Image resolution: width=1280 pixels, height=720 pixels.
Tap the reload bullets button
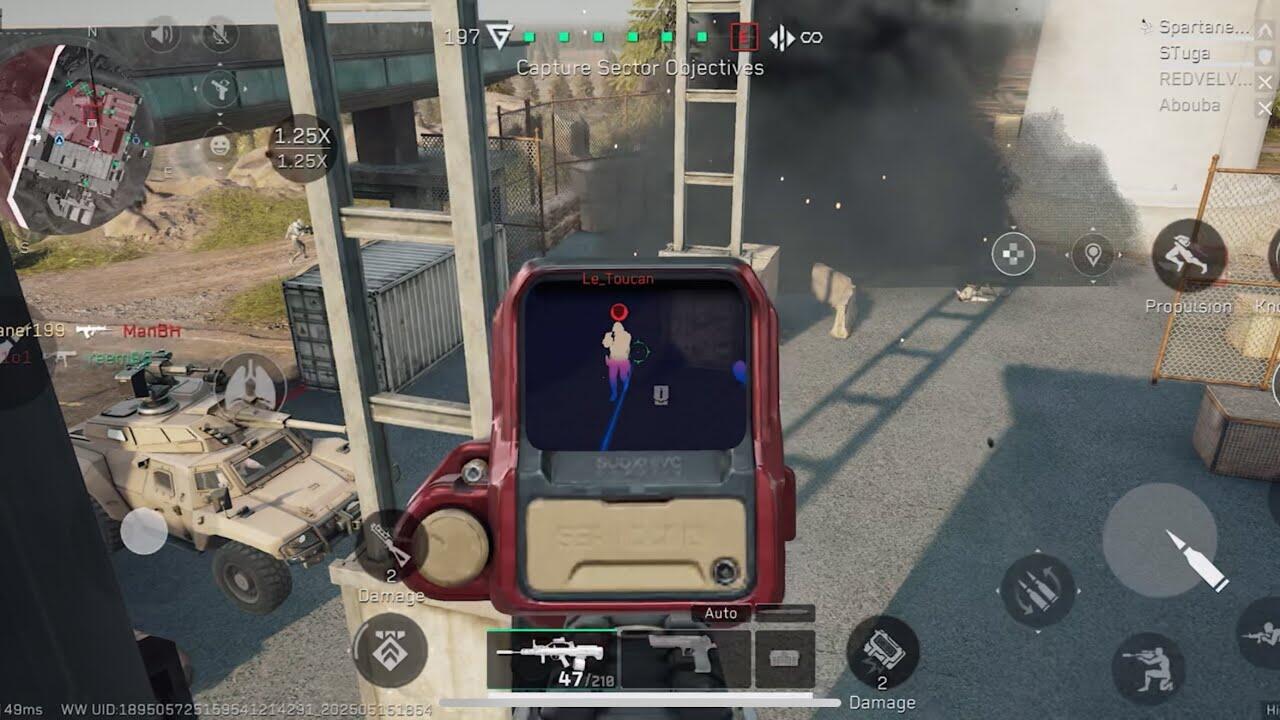click(1037, 591)
